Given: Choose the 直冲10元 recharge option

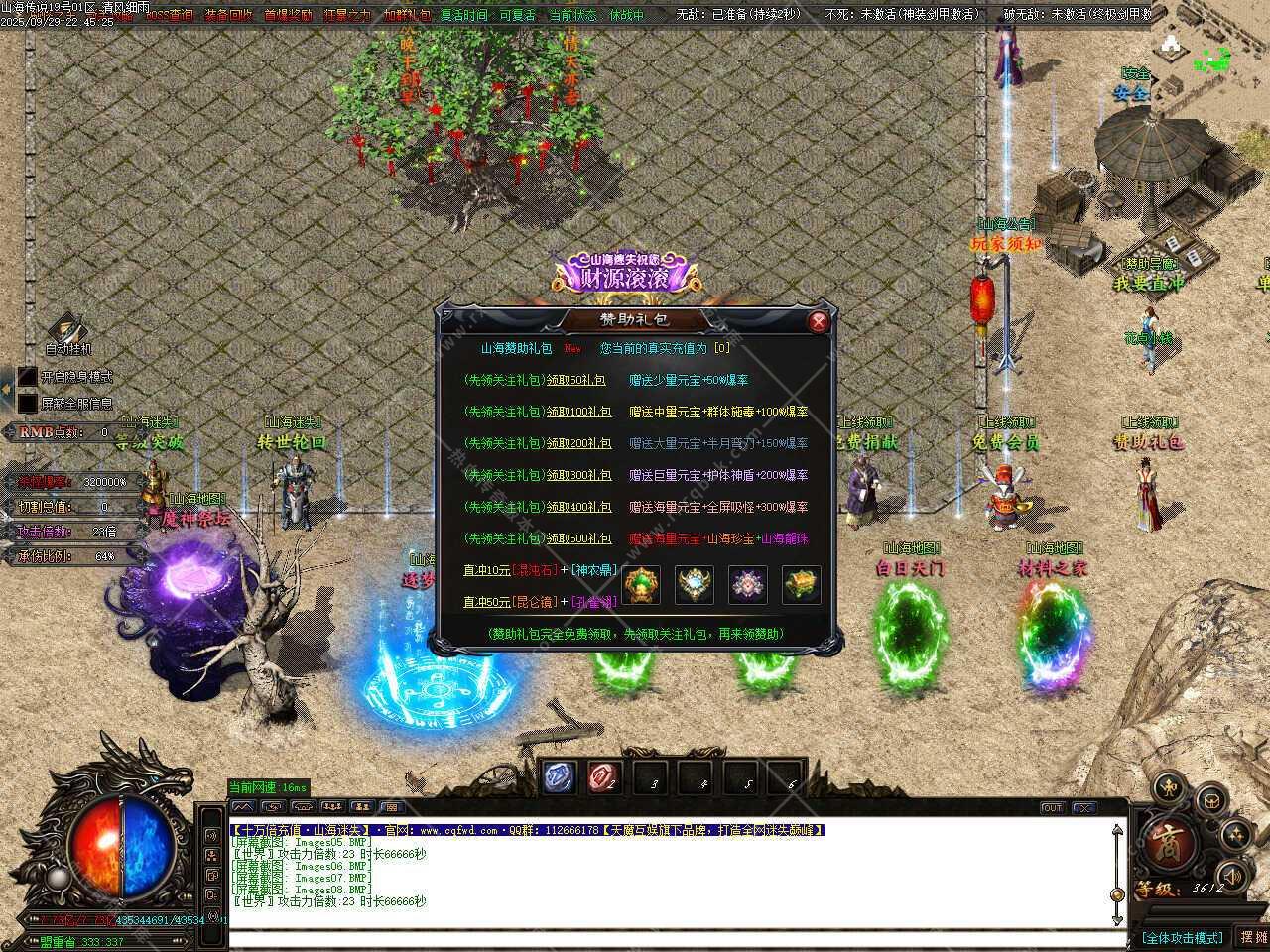Looking at the screenshot, I should coord(486,570).
